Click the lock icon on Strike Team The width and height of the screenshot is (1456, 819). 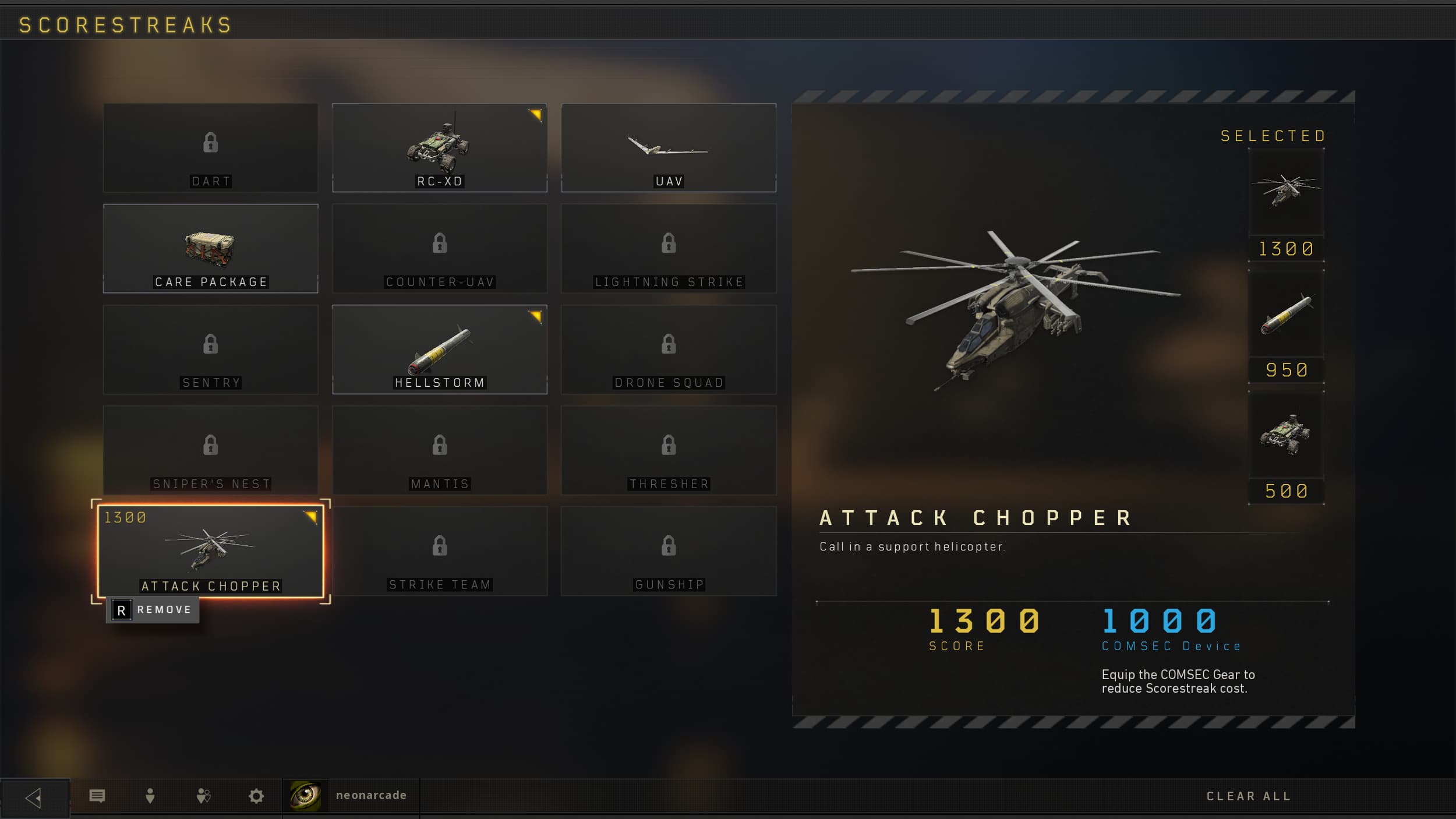click(x=440, y=545)
